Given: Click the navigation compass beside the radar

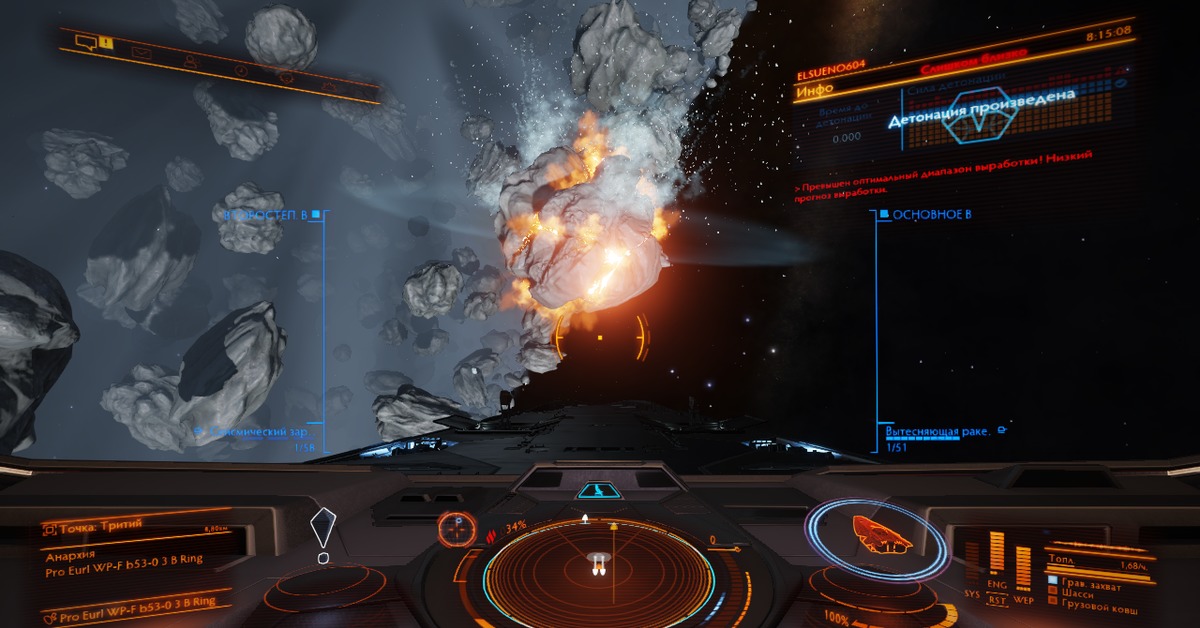Looking at the screenshot, I should coord(456,527).
